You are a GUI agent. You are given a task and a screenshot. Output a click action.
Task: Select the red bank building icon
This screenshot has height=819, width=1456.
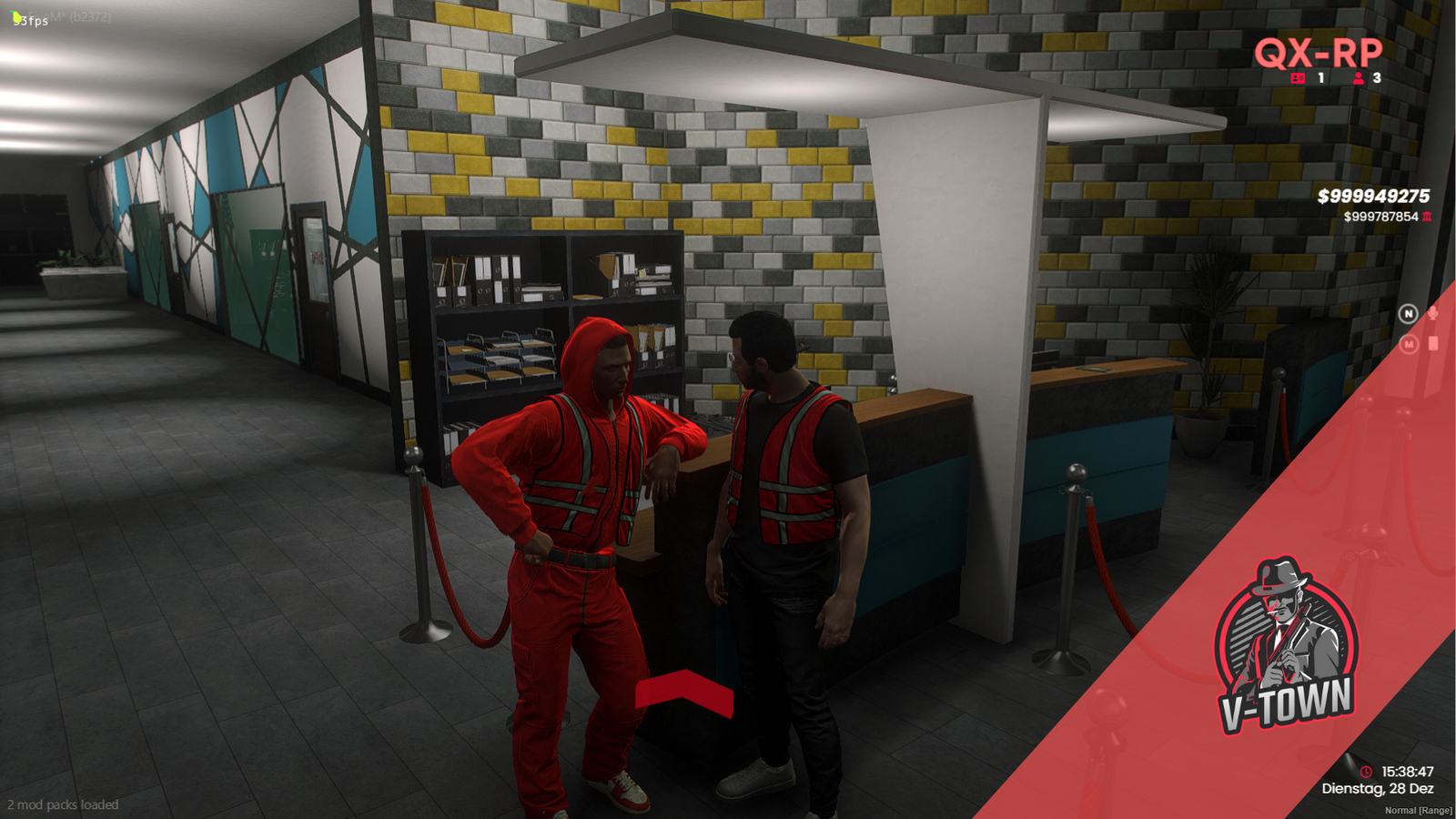pos(1427,217)
